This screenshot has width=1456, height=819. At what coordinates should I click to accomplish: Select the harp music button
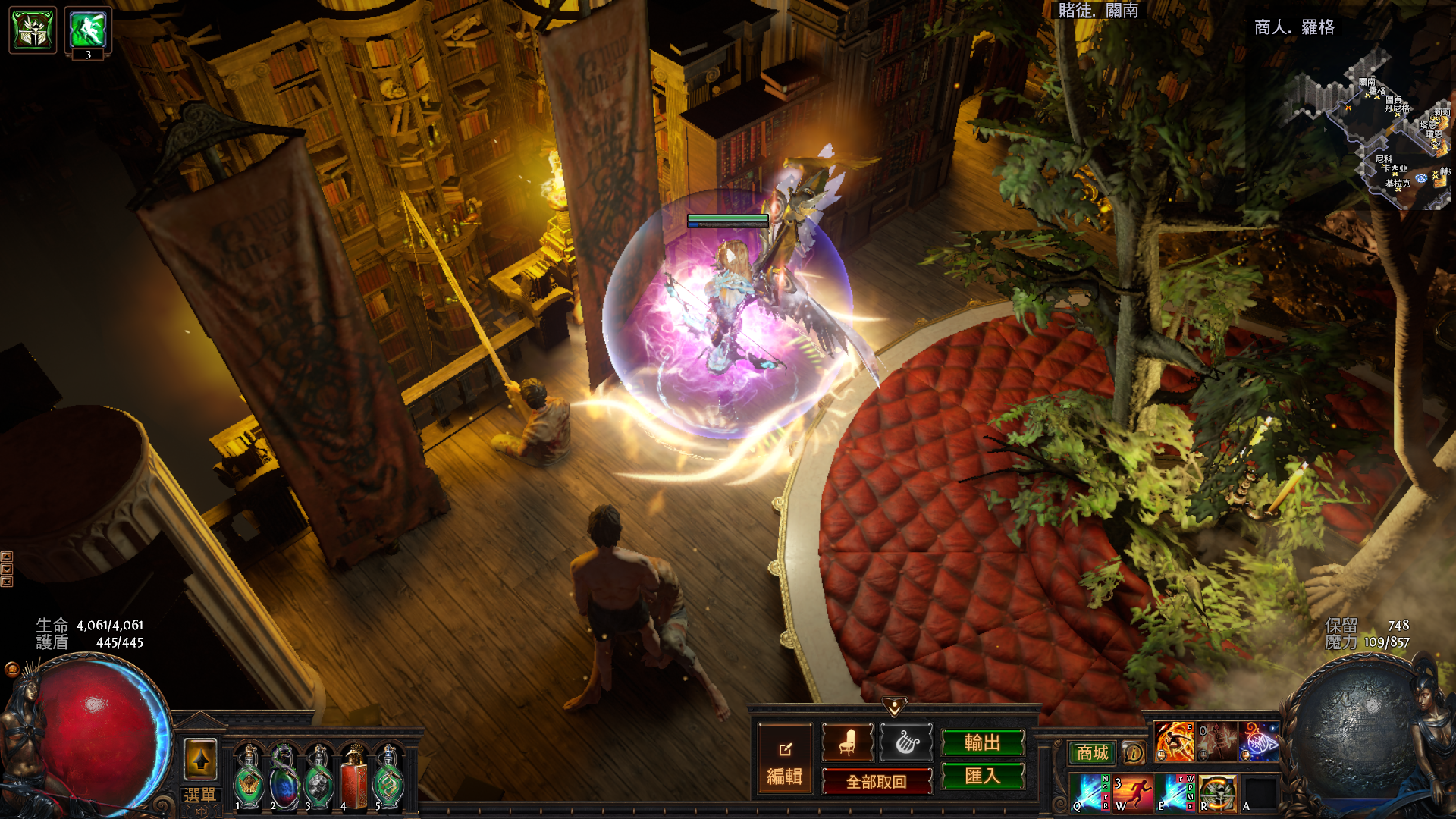pyautogui.click(x=906, y=742)
